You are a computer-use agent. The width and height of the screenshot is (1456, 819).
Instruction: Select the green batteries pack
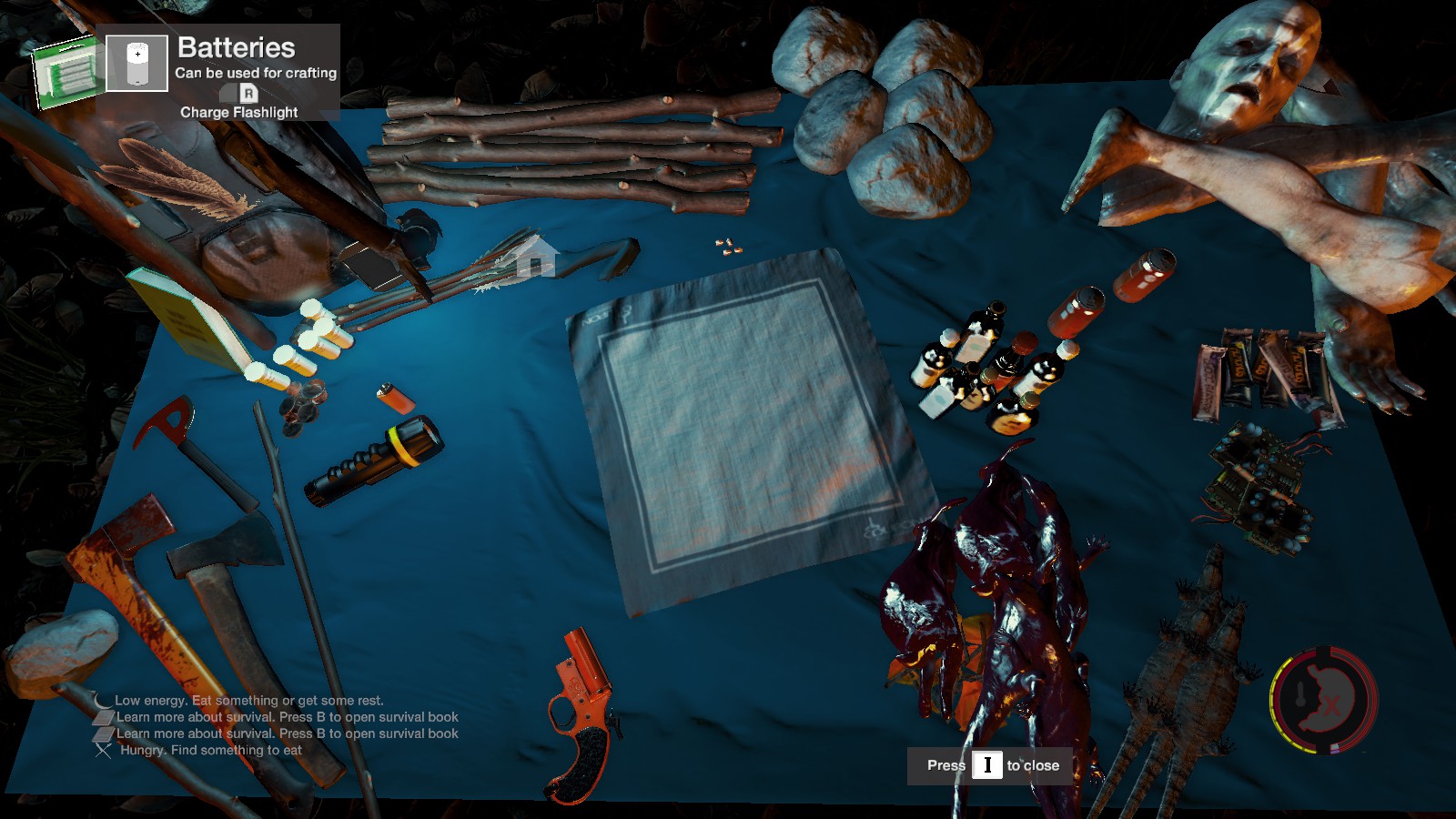(x=66, y=71)
